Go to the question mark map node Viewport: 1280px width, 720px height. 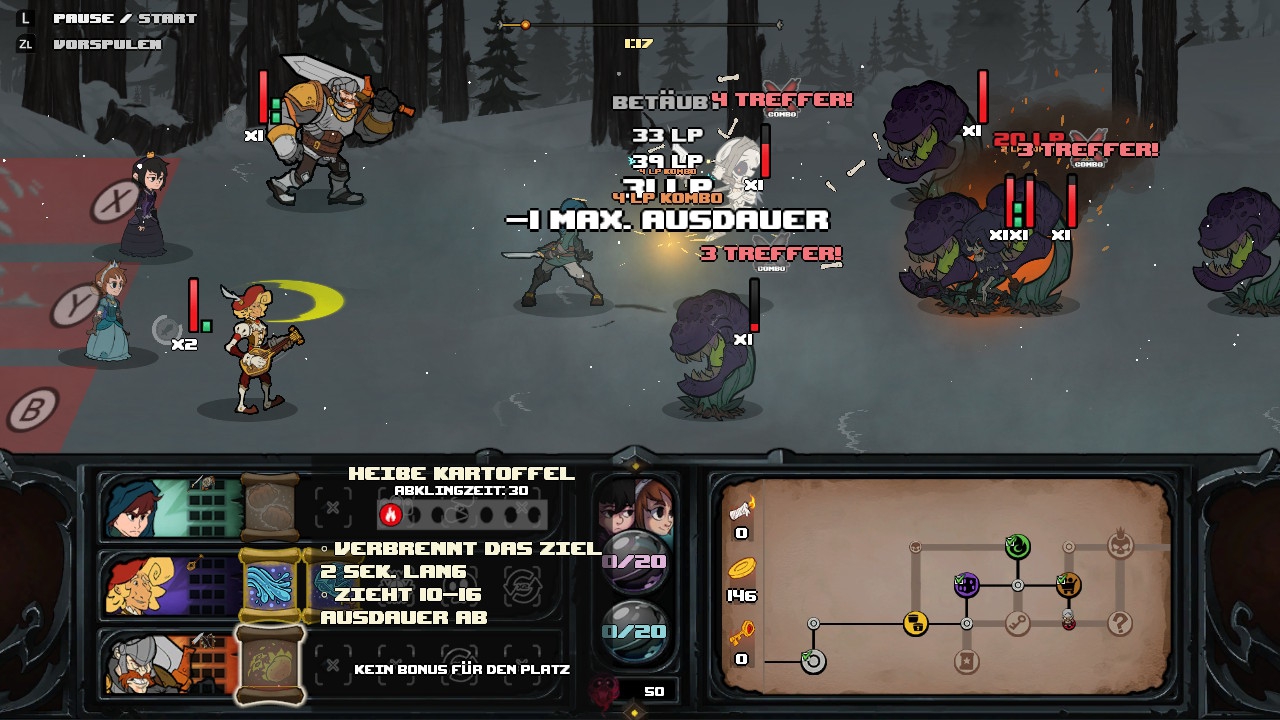pyautogui.click(x=1120, y=624)
